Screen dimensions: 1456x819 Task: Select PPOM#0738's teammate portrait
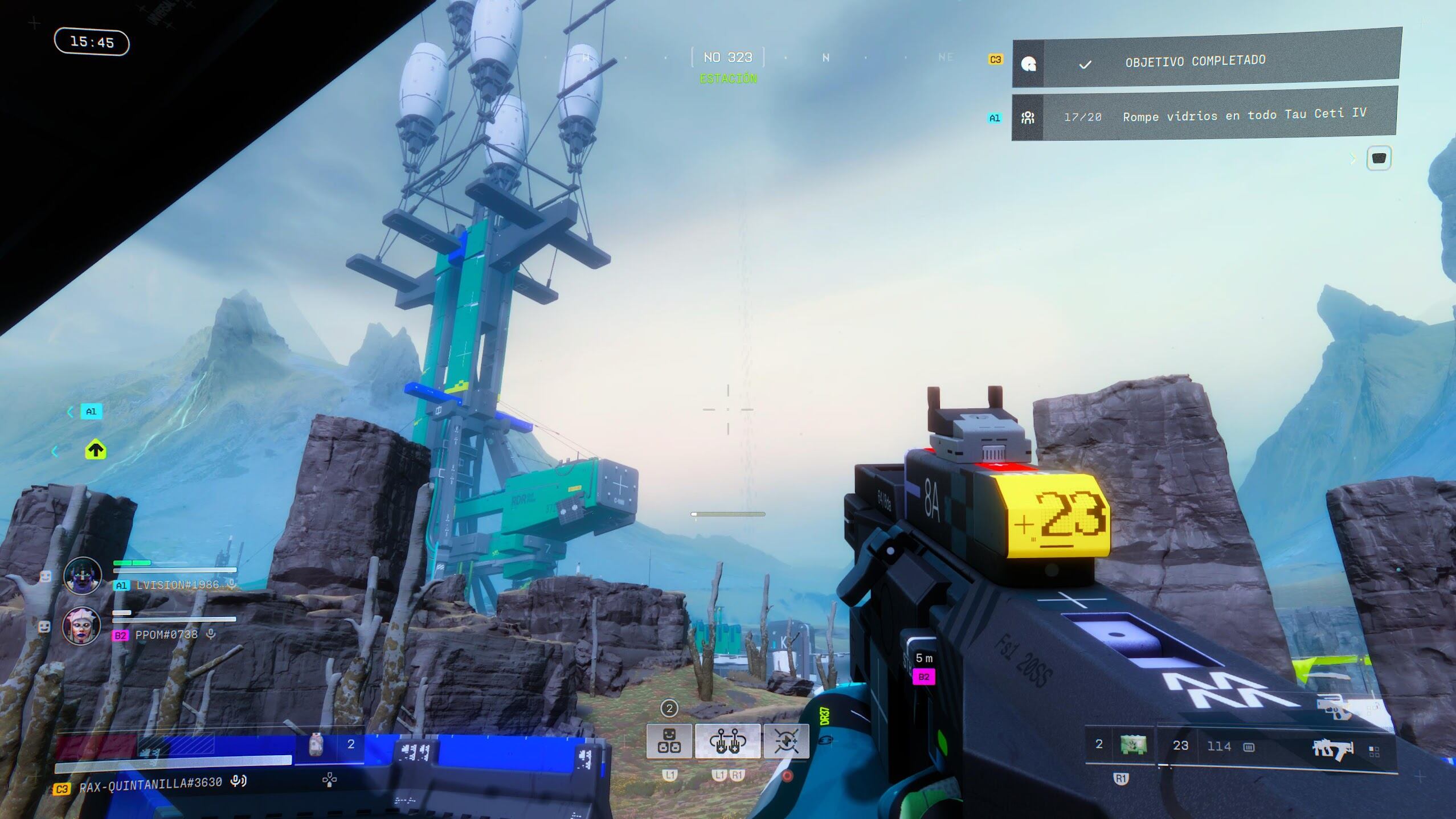[x=81, y=625]
